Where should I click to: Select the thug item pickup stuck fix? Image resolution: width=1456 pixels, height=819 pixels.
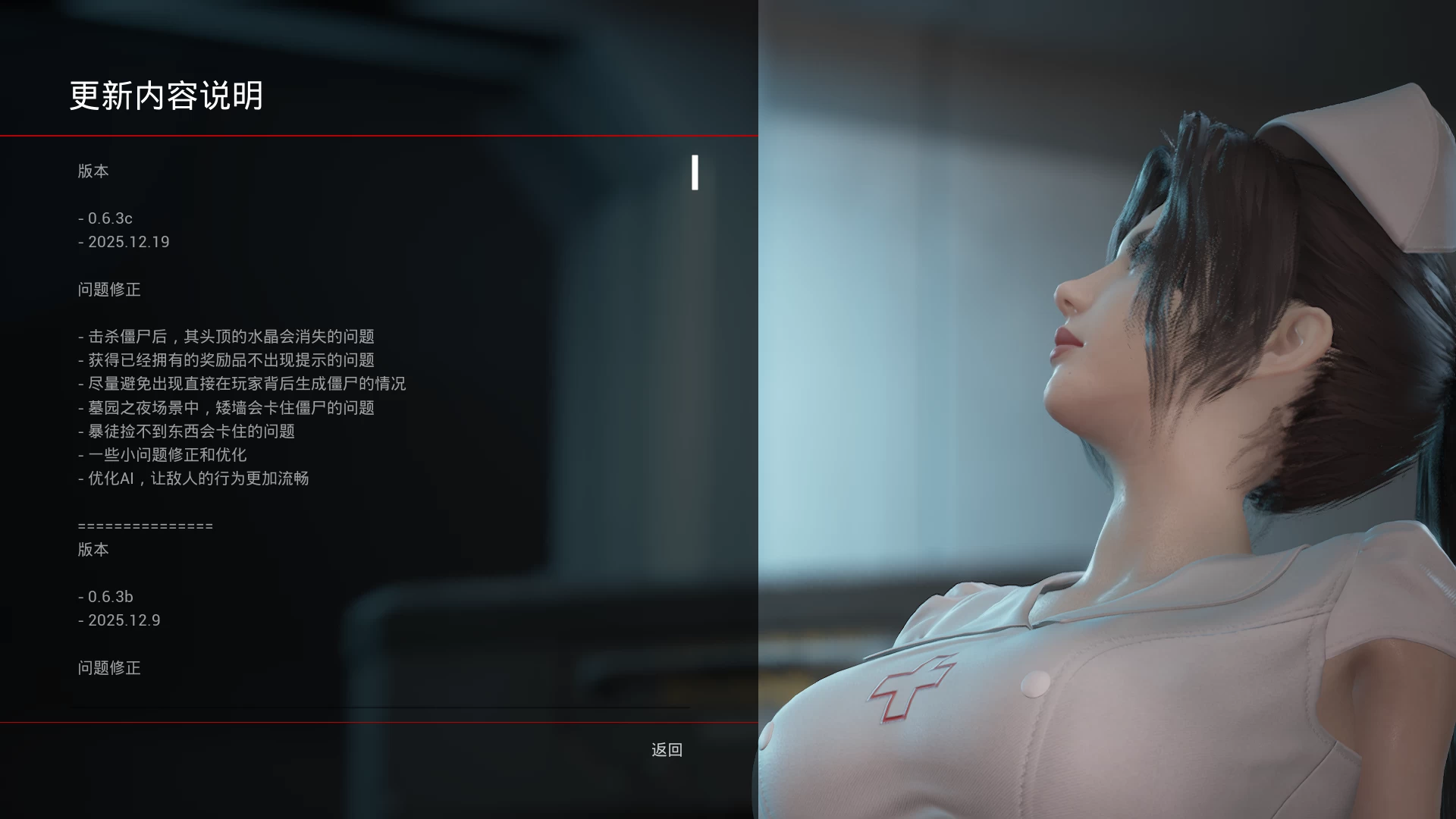pos(188,431)
